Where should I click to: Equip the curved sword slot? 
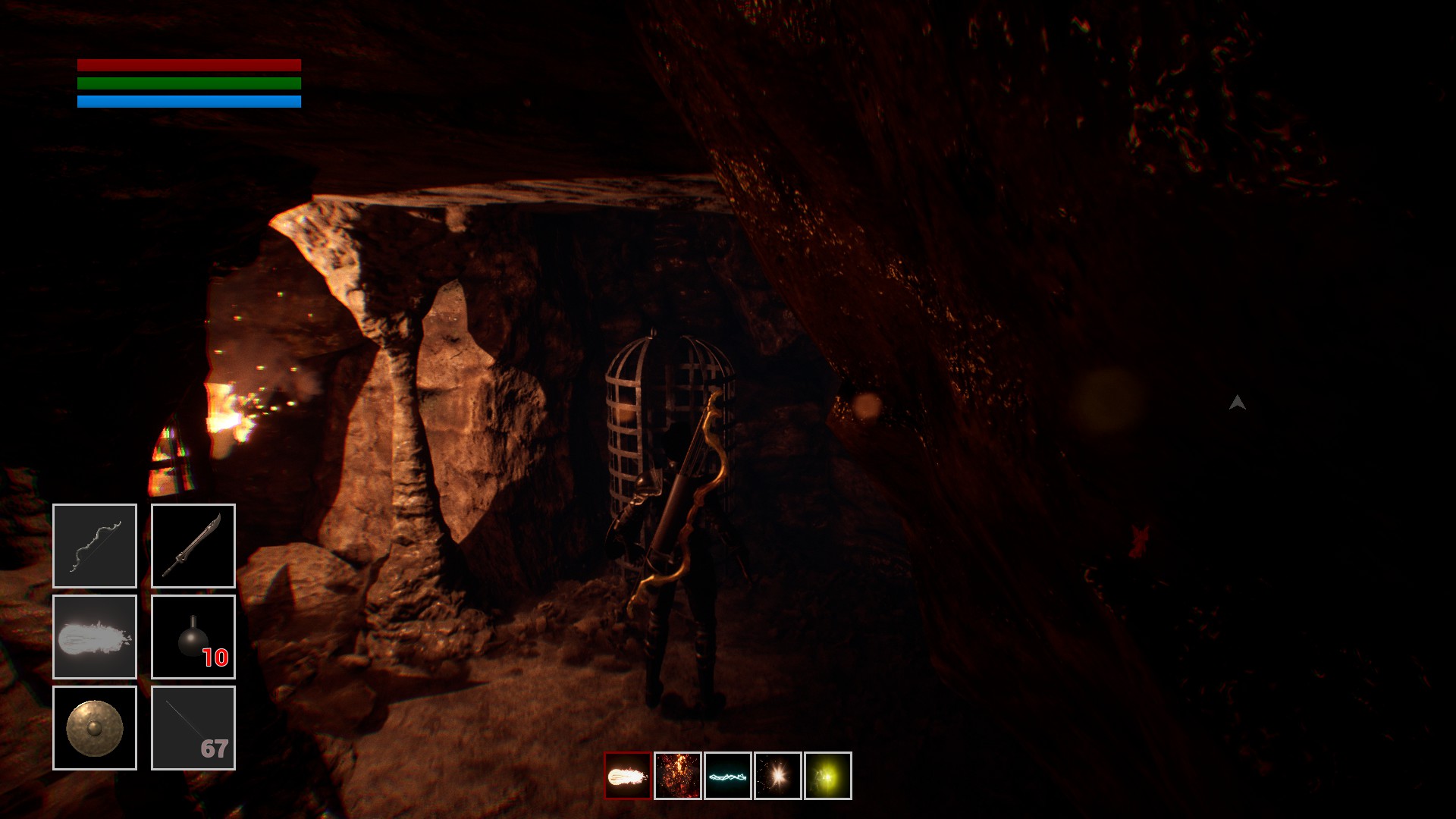[x=193, y=546]
